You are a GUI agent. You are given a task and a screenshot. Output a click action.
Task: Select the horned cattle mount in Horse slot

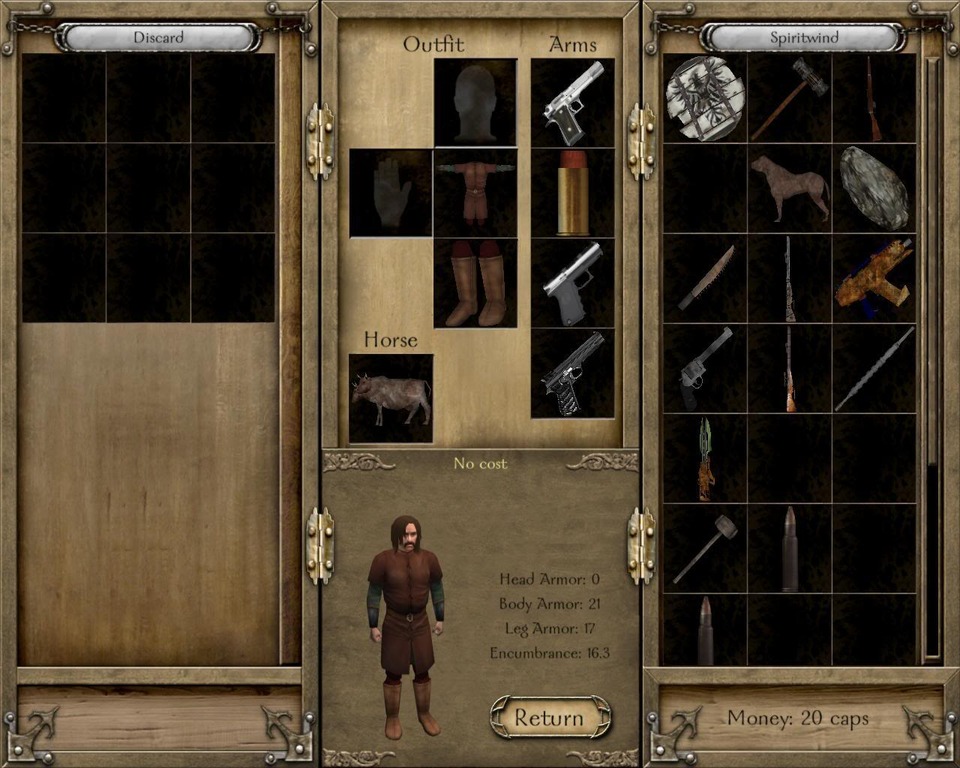point(391,398)
